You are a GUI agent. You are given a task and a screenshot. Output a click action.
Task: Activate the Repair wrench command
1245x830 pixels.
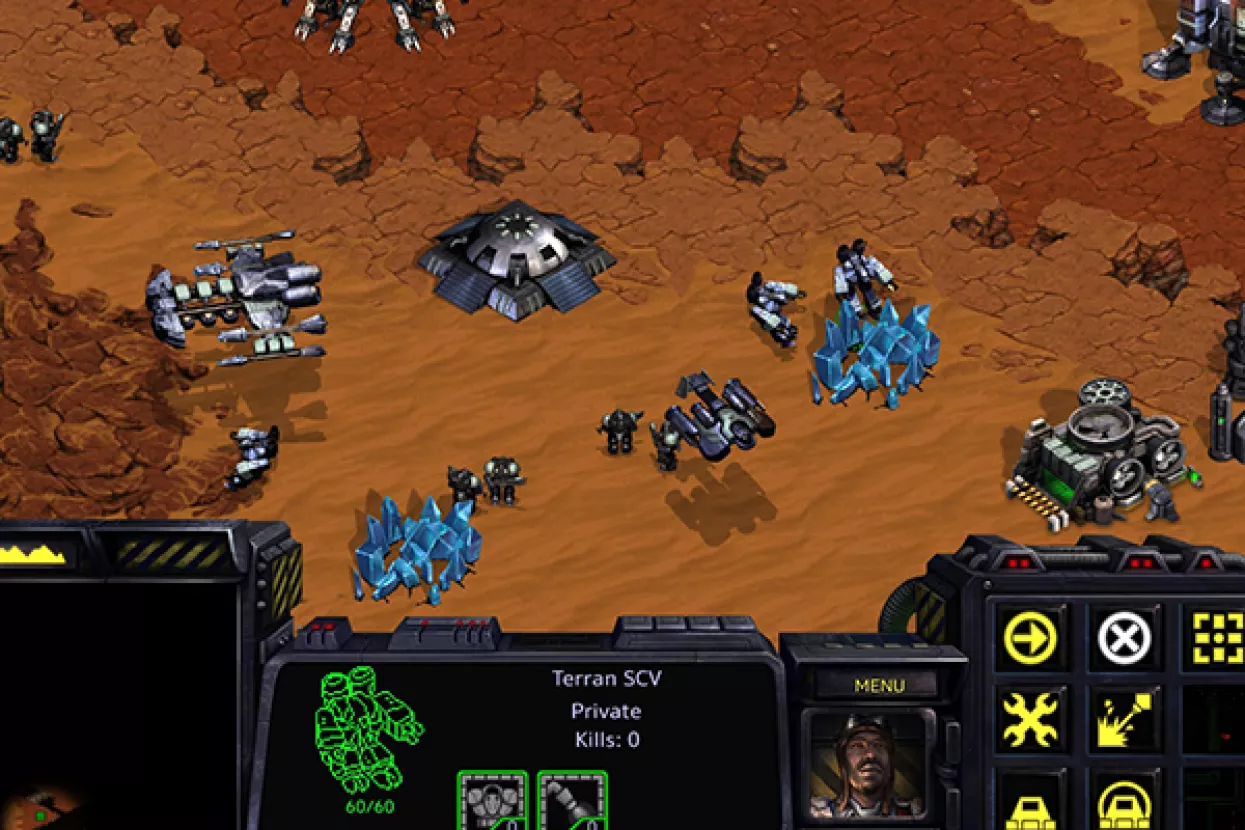(1030, 720)
